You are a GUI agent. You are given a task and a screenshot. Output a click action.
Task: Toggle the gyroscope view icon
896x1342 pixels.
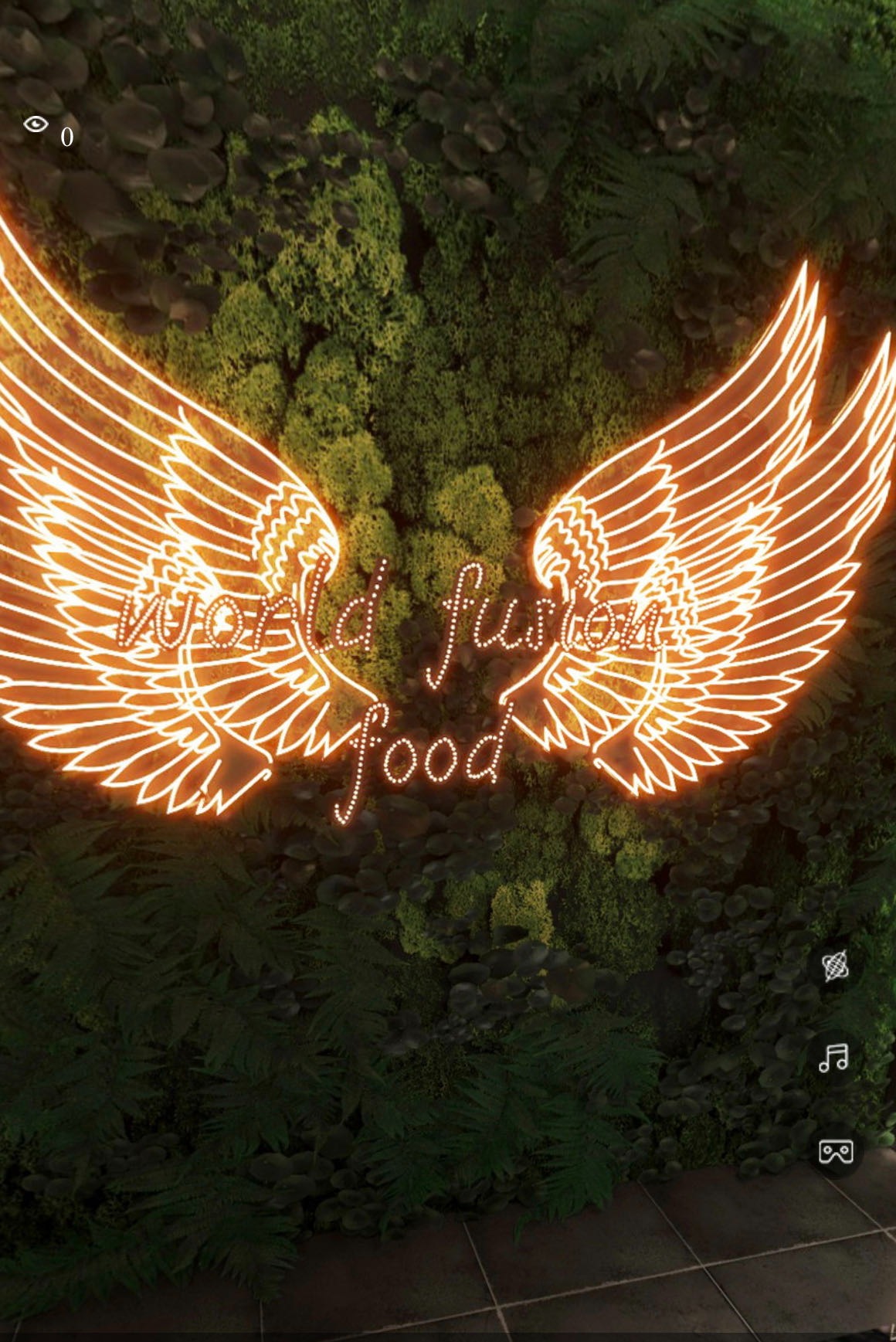click(835, 965)
